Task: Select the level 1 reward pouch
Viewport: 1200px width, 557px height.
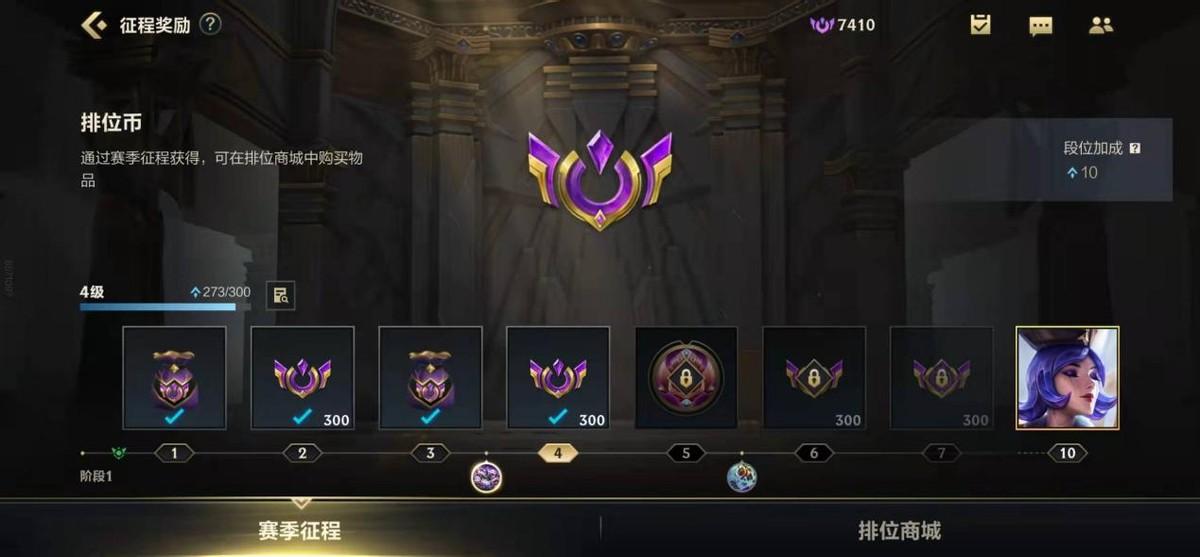Action: (174, 378)
